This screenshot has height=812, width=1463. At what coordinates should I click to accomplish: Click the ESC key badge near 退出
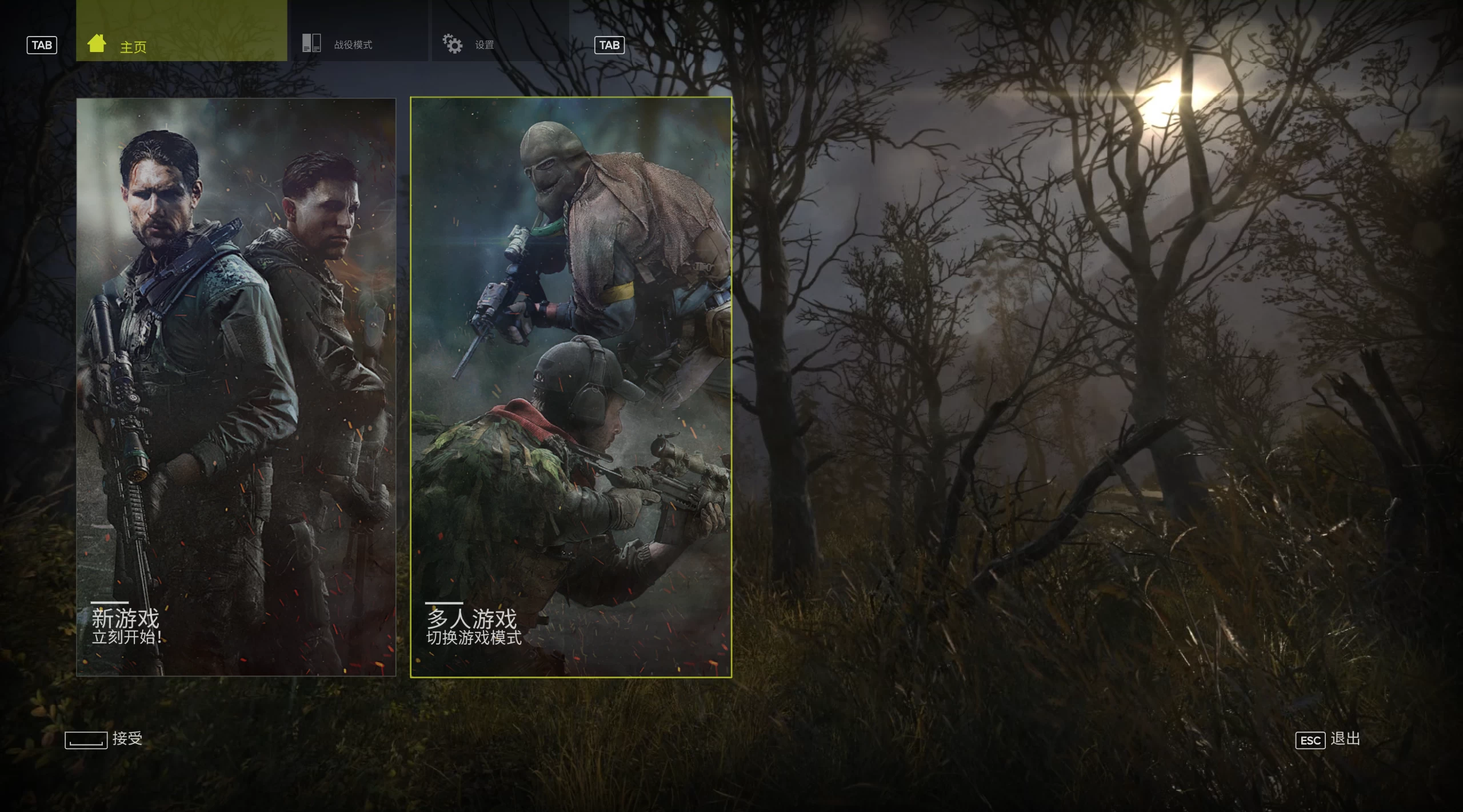click(1310, 739)
